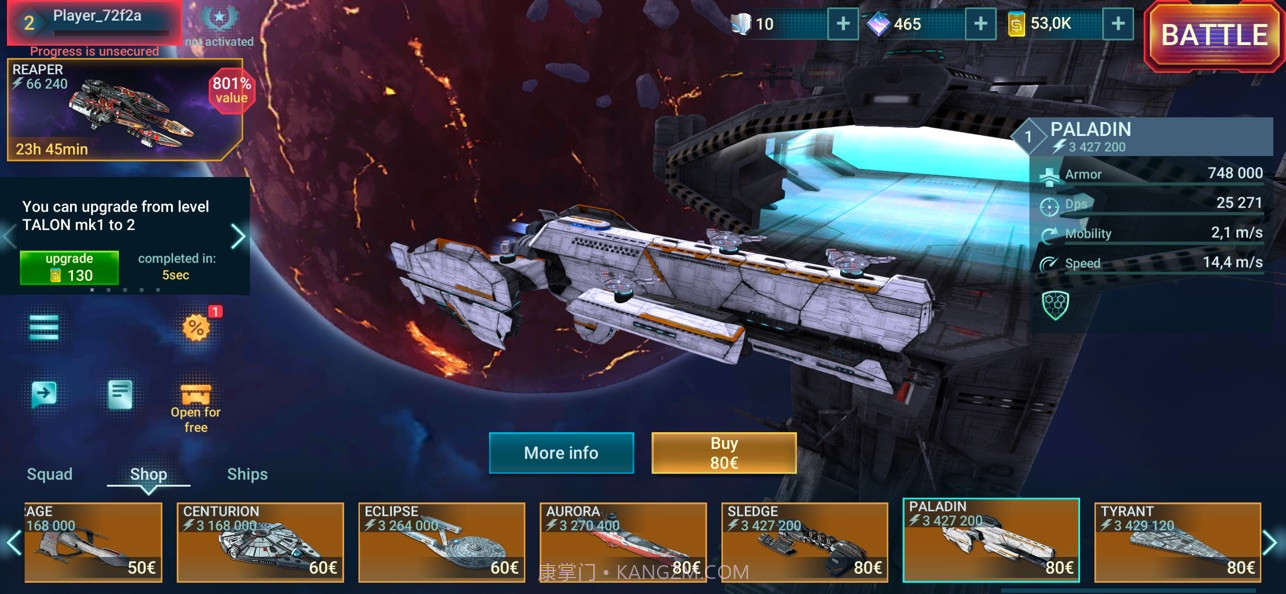The image size is (1286, 594).
Task: Add more gold credits with the plus button
Action: (1118, 24)
